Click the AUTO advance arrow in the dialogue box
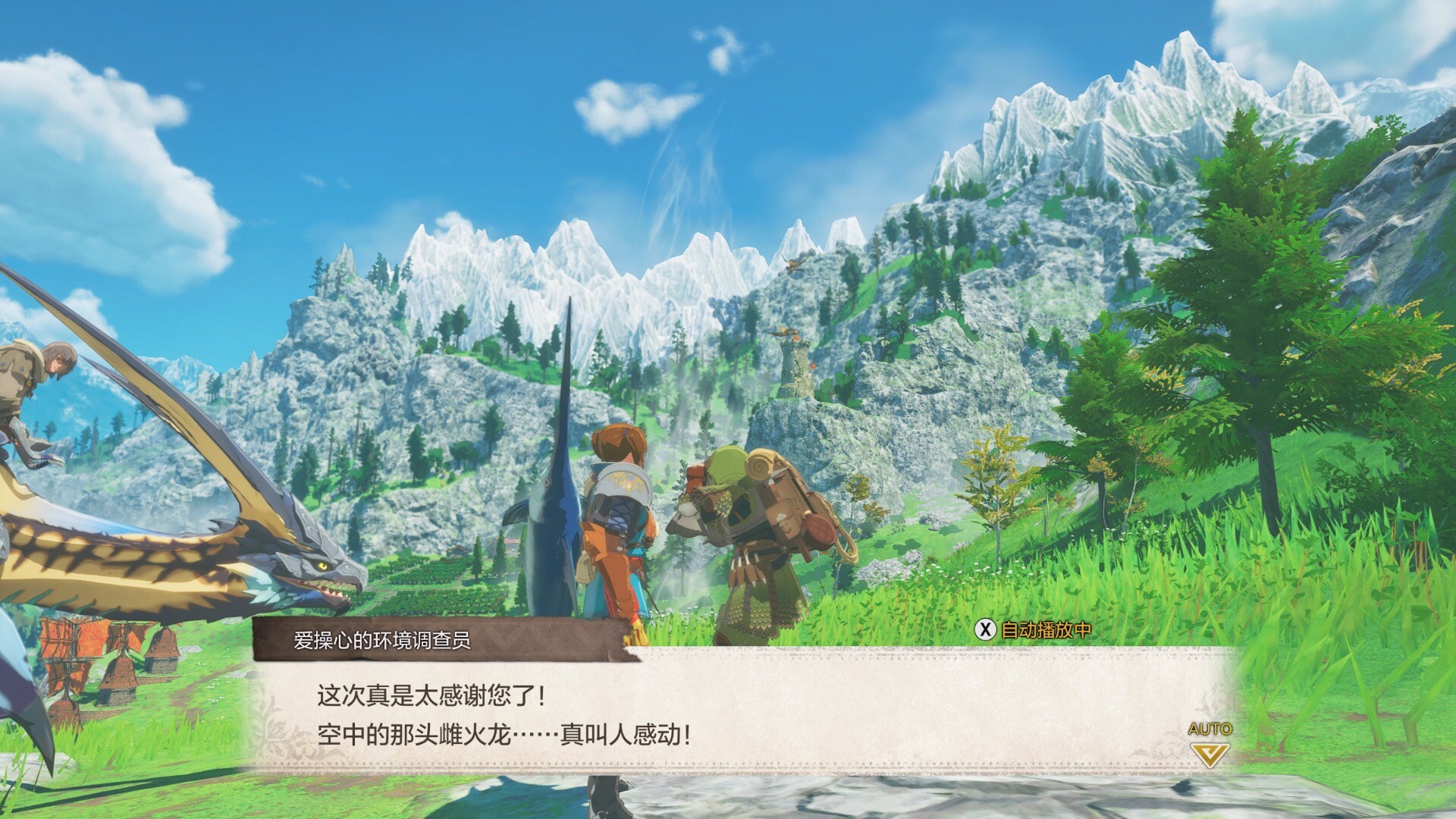 (1209, 753)
